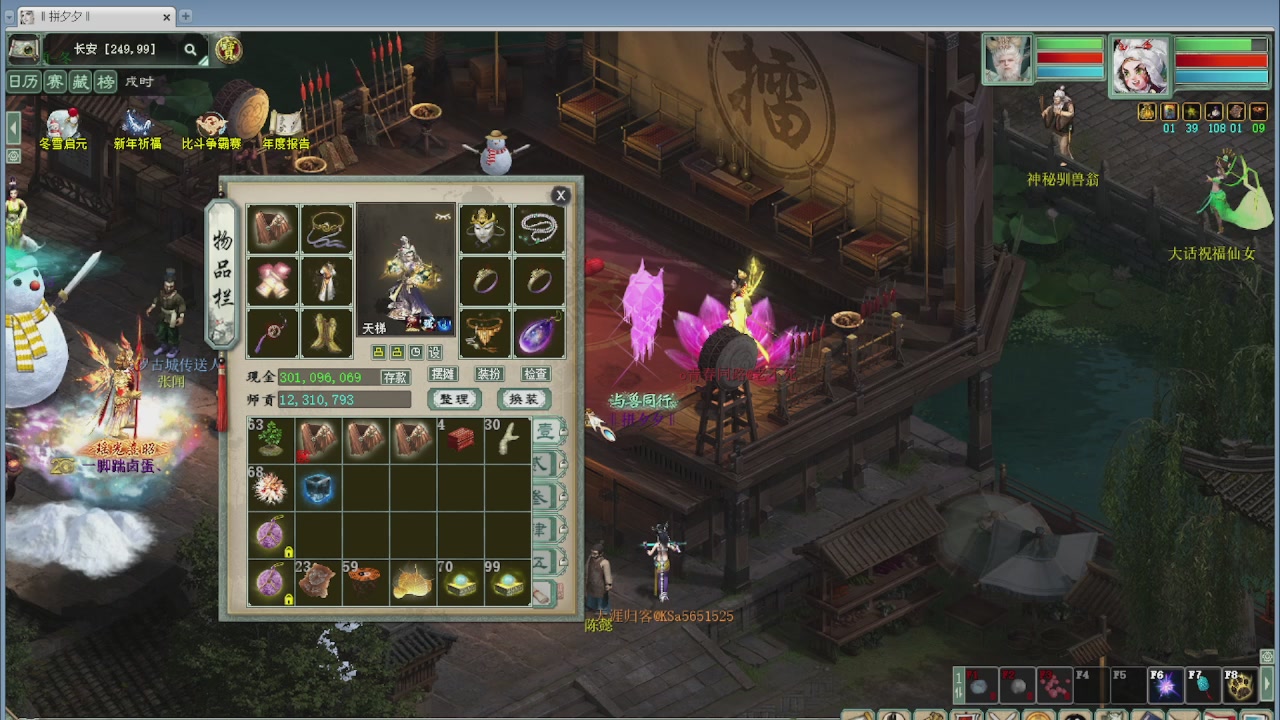1280x720 pixels.
Task: Open the 存款 deposit option
Action: click(395, 377)
